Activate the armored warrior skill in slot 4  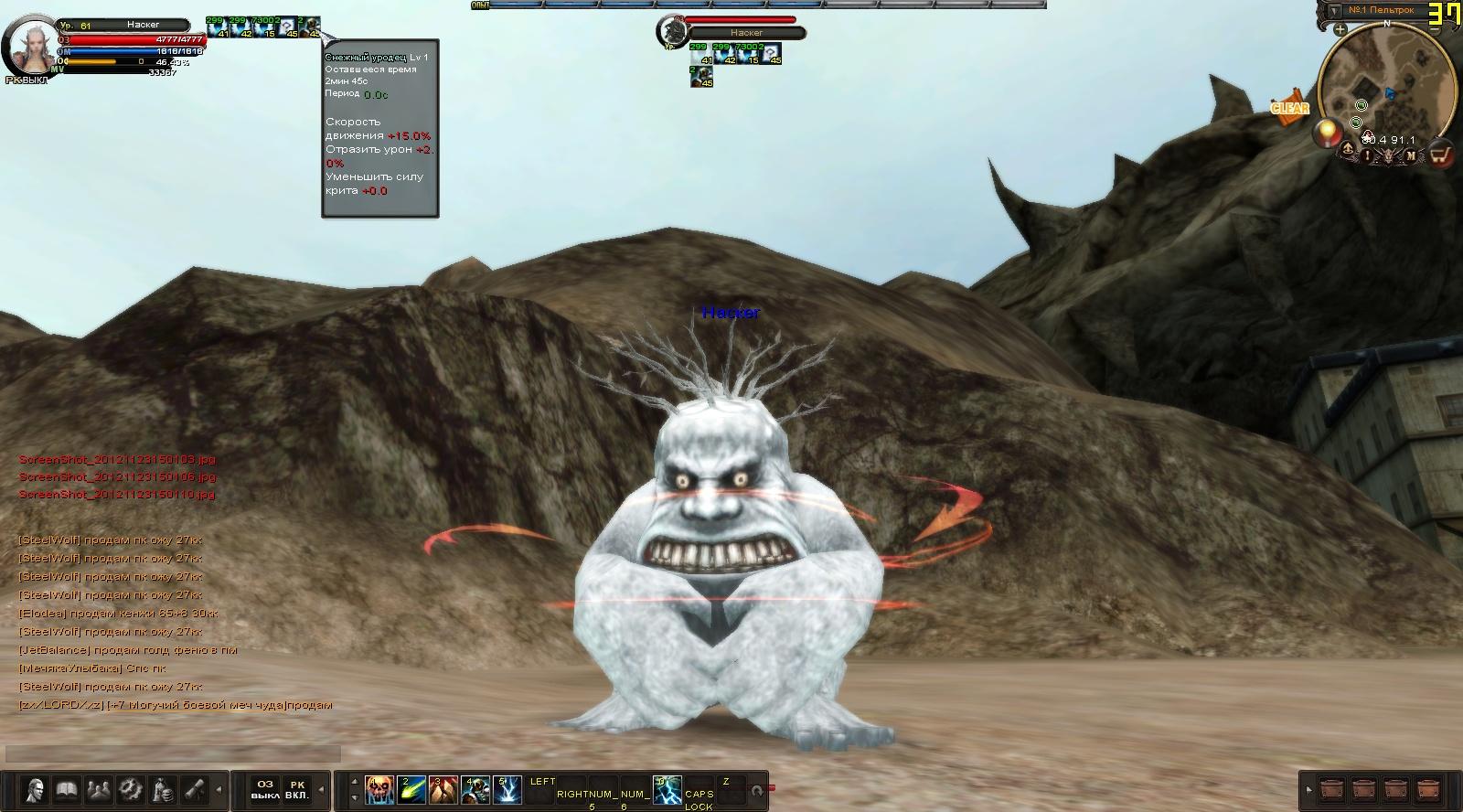coord(475,790)
